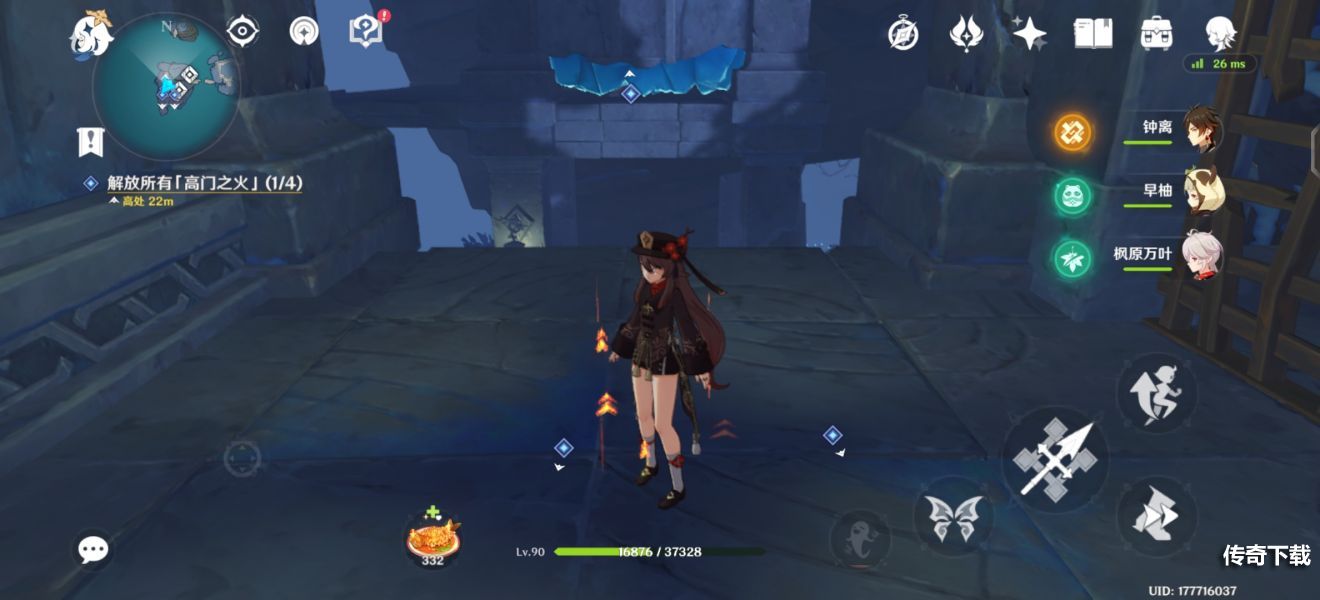The image size is (1320, 600).
Task: Open the wish star icon
Action: pyautogui.click(x=1028, y=34)
